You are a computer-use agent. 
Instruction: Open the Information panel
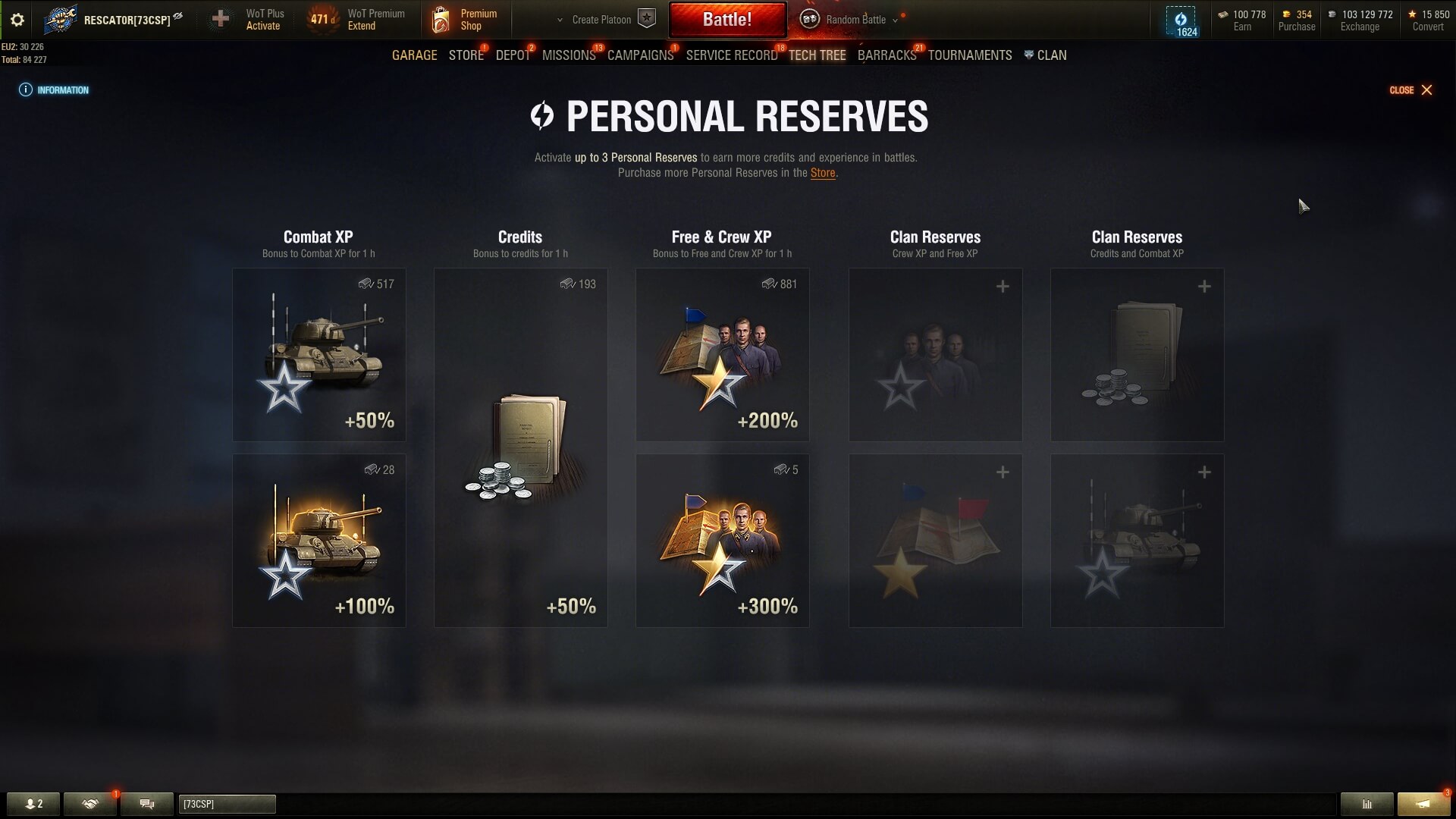55,90
